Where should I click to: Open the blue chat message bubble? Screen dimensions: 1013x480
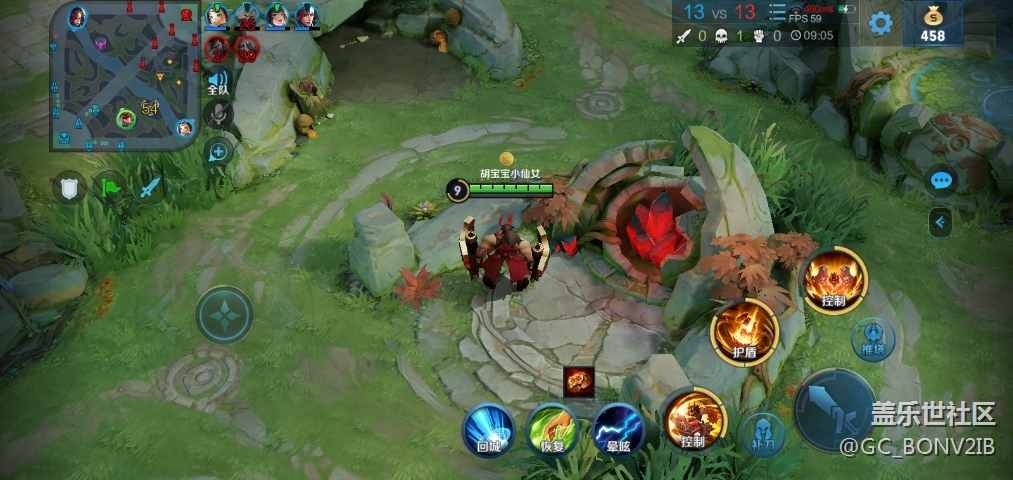[x=941, y=181]
